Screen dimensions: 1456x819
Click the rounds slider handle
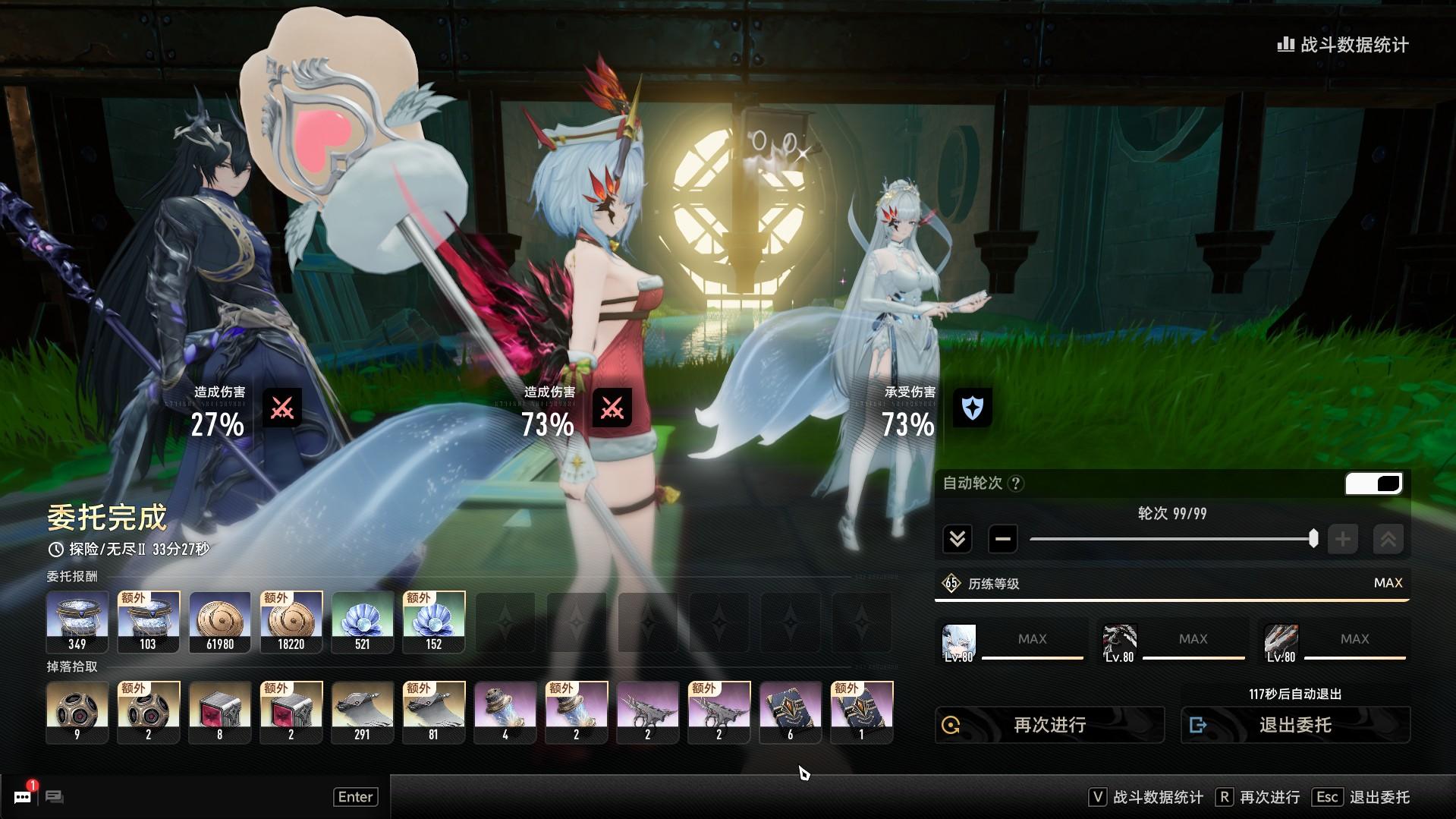1313,539
